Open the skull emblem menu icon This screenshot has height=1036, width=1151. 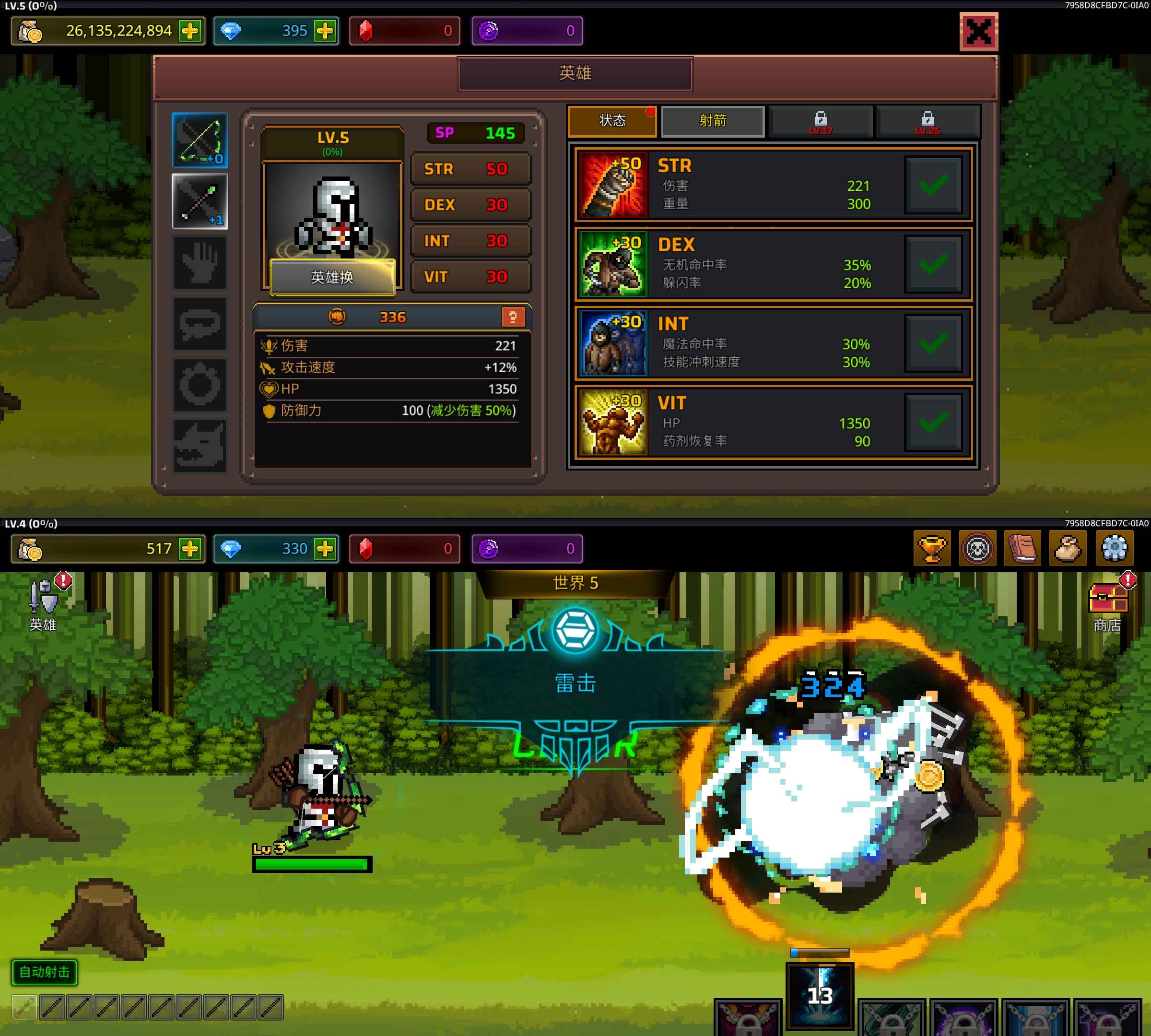pos(977,548)
